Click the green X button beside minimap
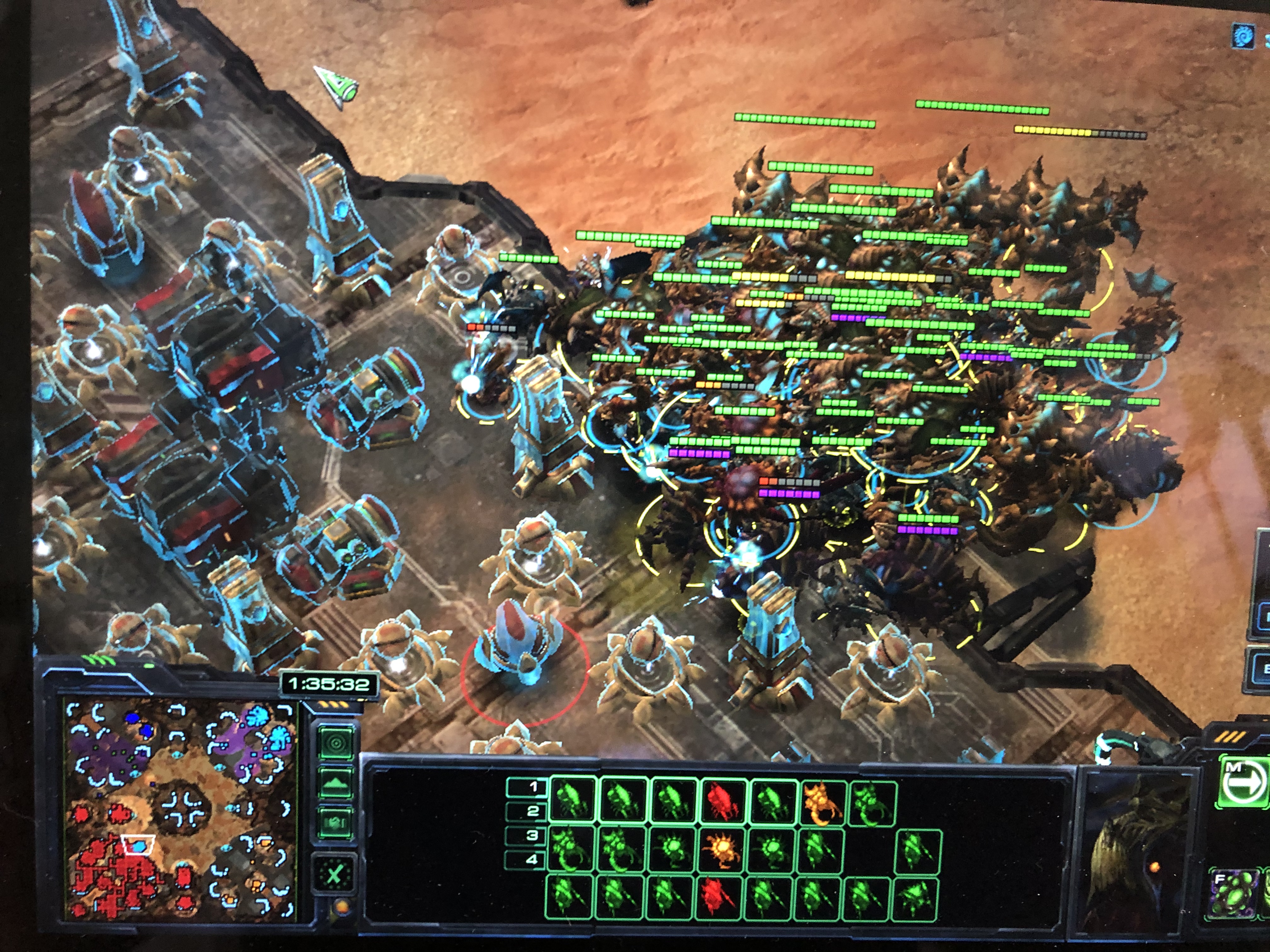Screen dimensions: 1270x952 [x=334, y=875]
